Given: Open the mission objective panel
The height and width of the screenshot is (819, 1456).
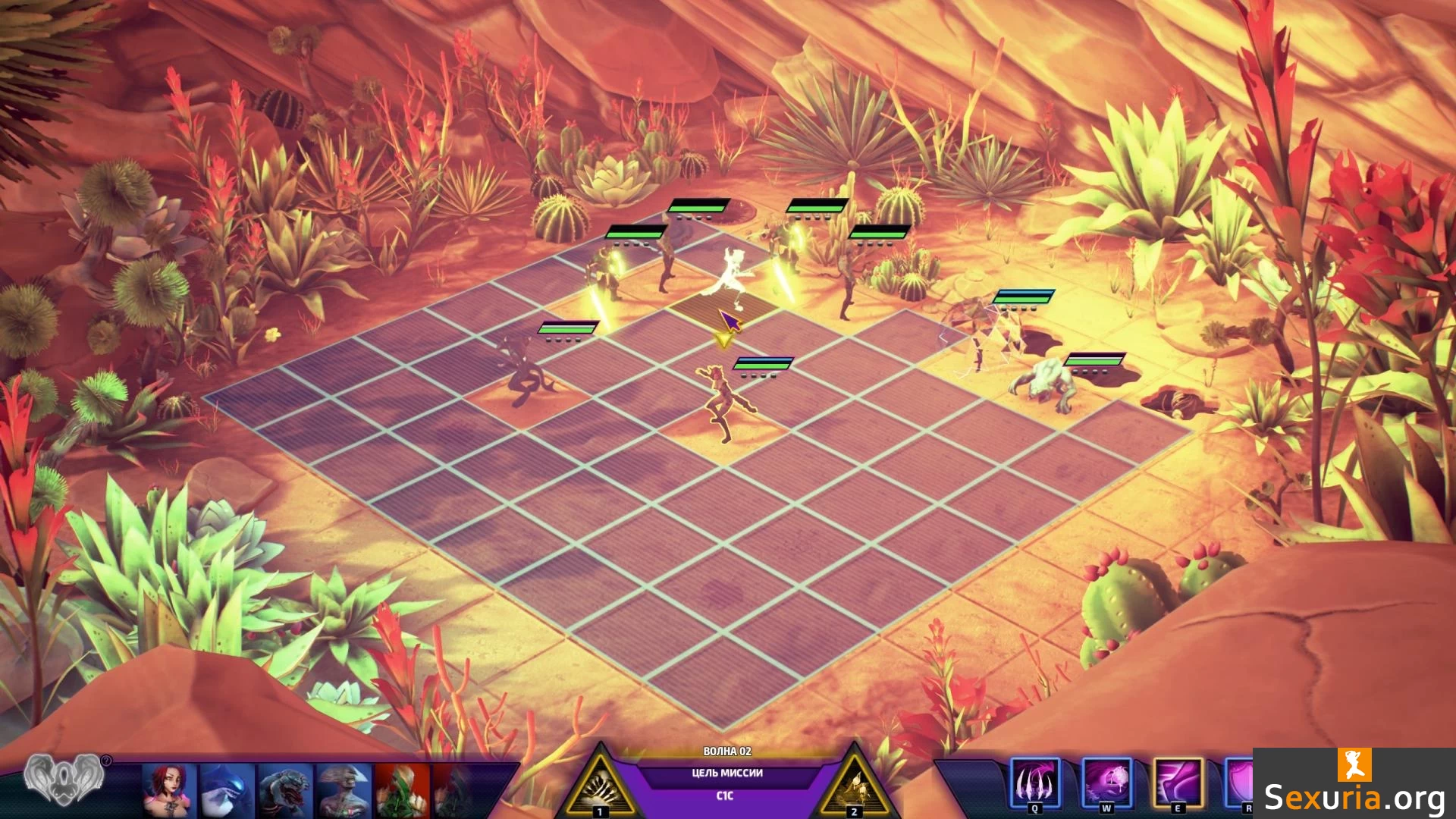Looking at the screenshot, I should 726,773.
